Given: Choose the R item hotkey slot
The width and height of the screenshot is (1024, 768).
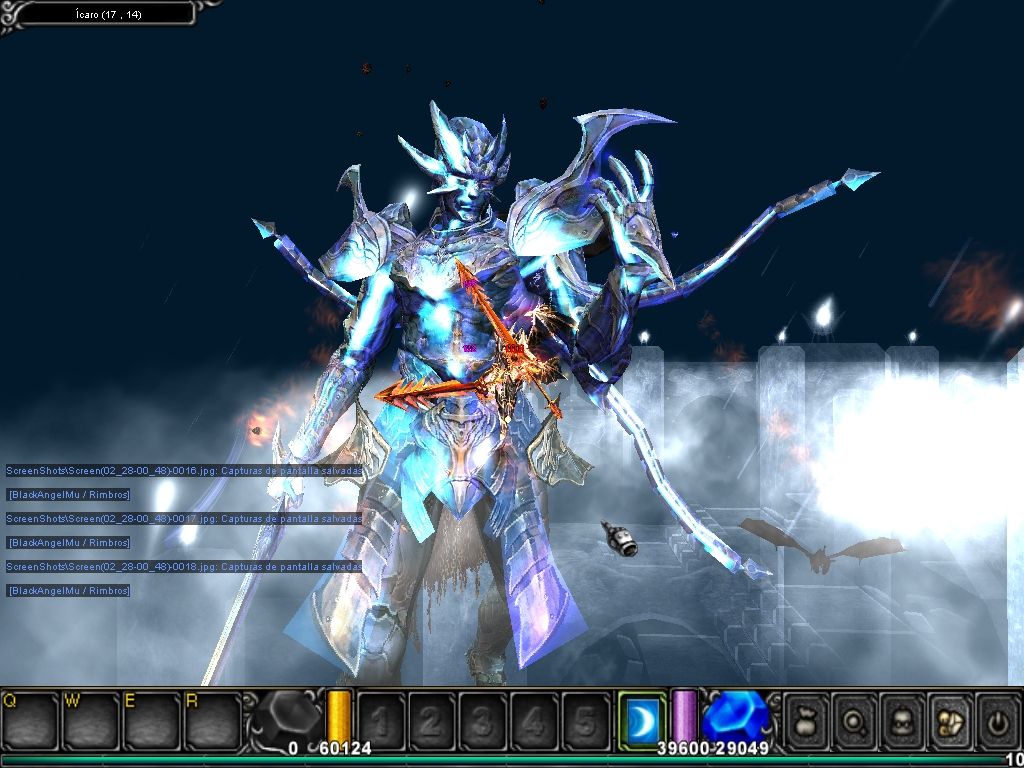Looking at the screenshot, I should click(x=212, y=720).
